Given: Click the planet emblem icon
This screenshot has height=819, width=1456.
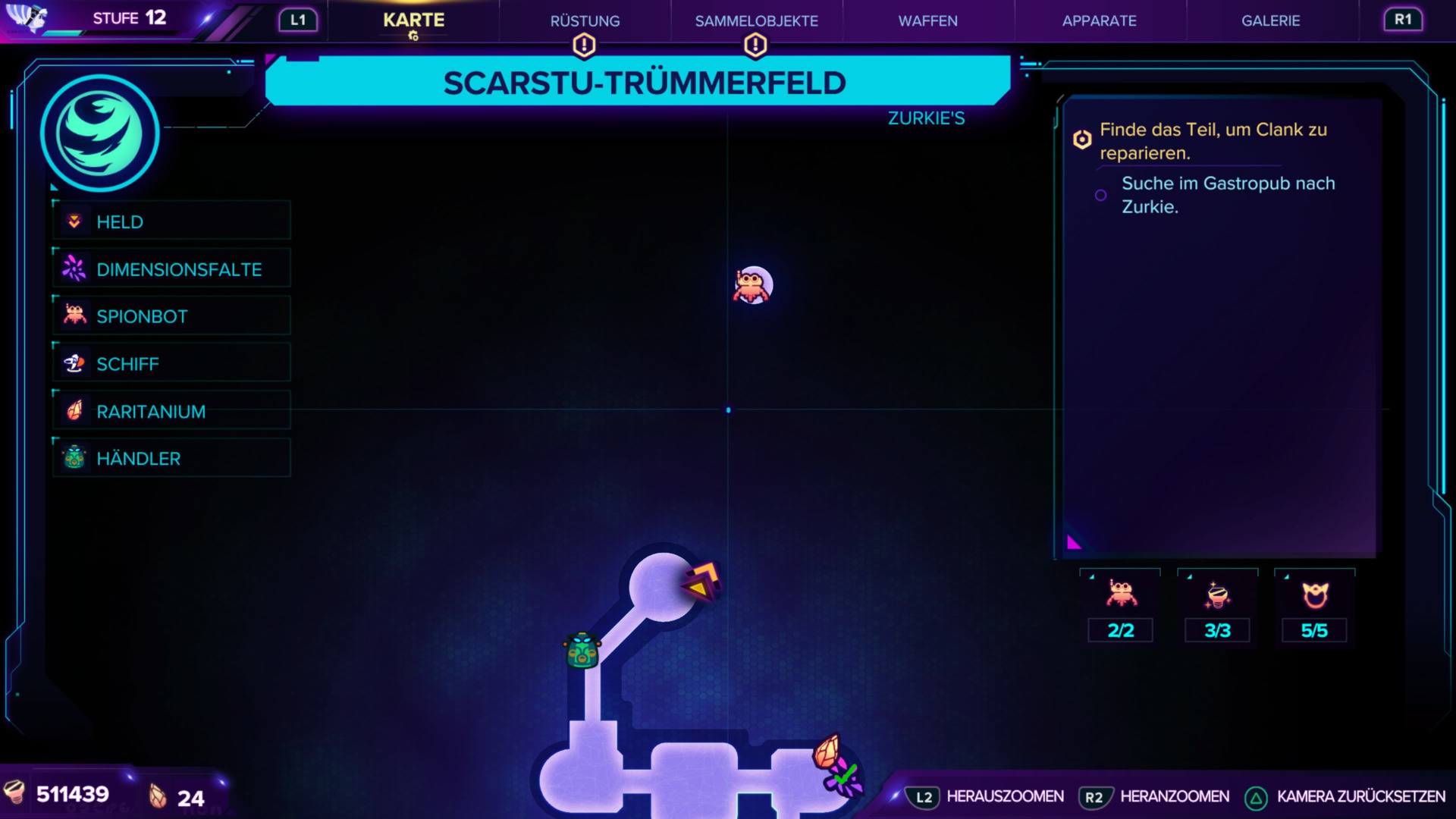Looking at the screenshot, I should (x=99, y=133).
